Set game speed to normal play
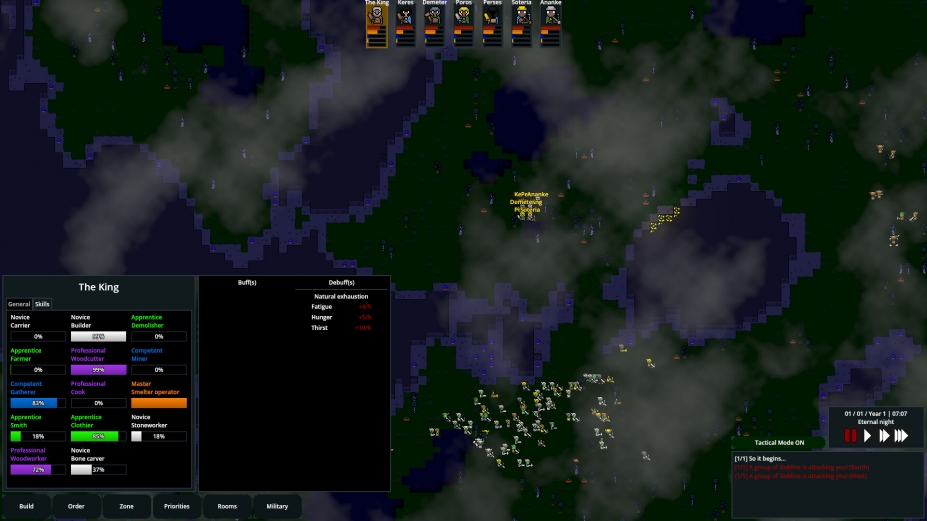The width and height of the screenshot is (927, 521). click(868, 435)
